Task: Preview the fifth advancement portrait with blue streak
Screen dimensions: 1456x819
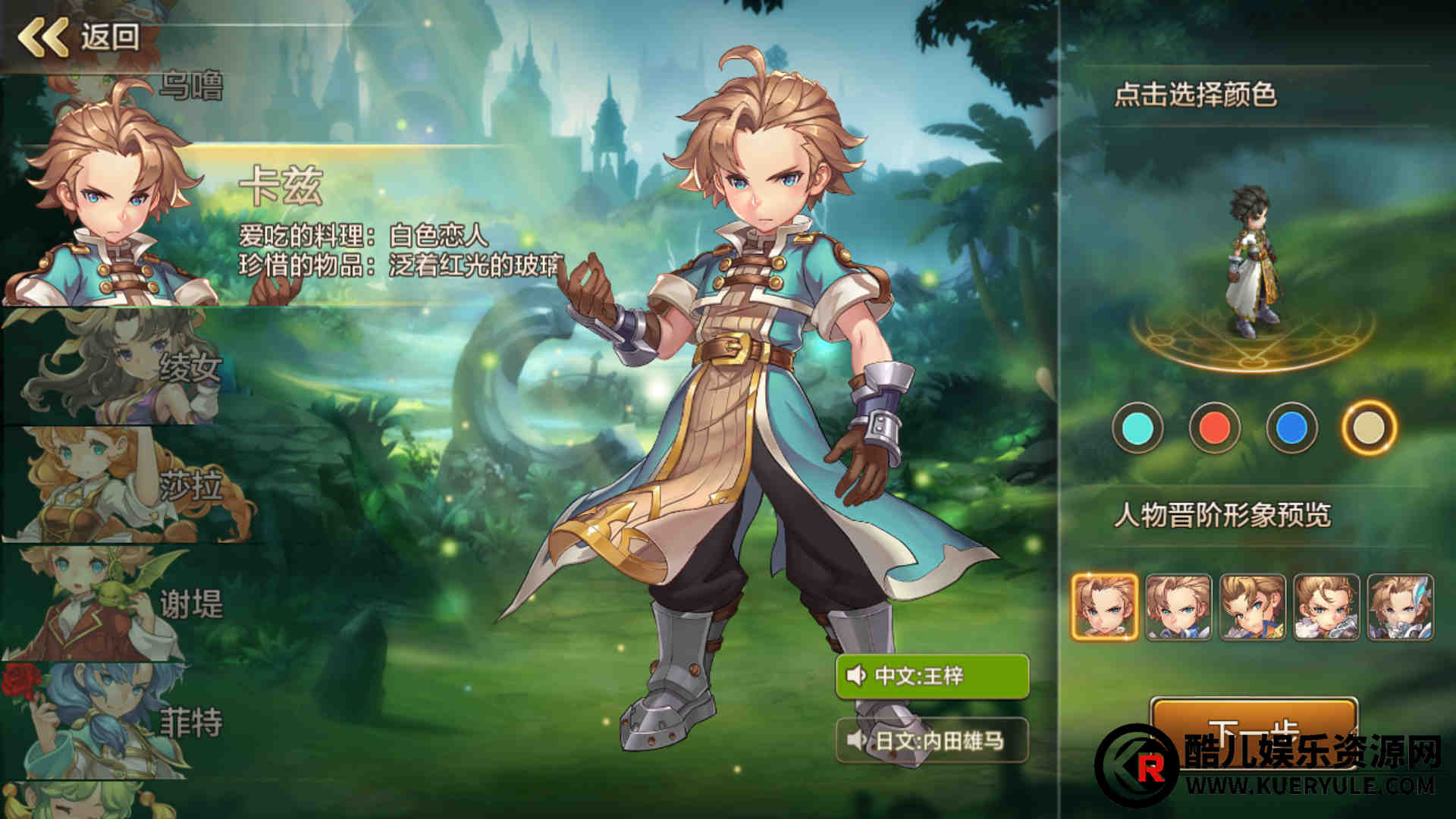Action: (1400, 607)
